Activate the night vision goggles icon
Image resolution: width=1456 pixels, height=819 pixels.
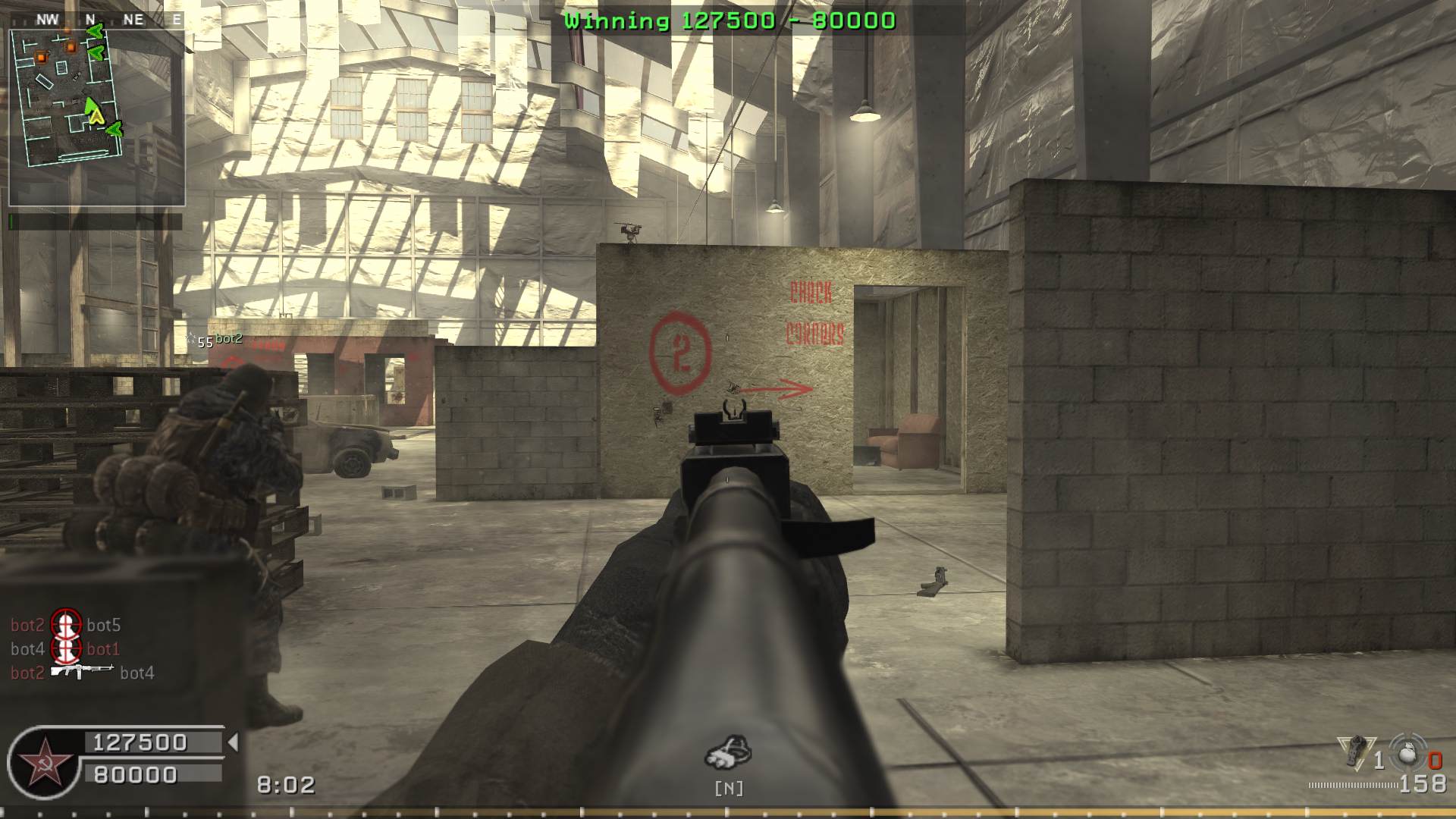728,752
